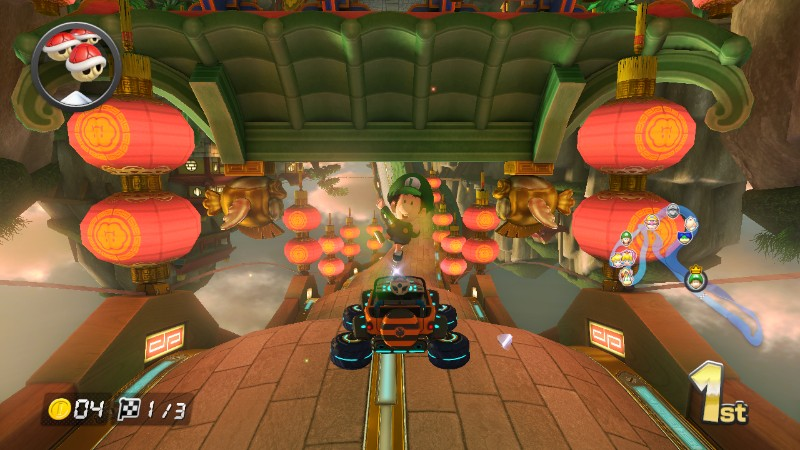Select the triple red shells item slot
The height and width of the screenshot is (450, 800).
[75, 62]
